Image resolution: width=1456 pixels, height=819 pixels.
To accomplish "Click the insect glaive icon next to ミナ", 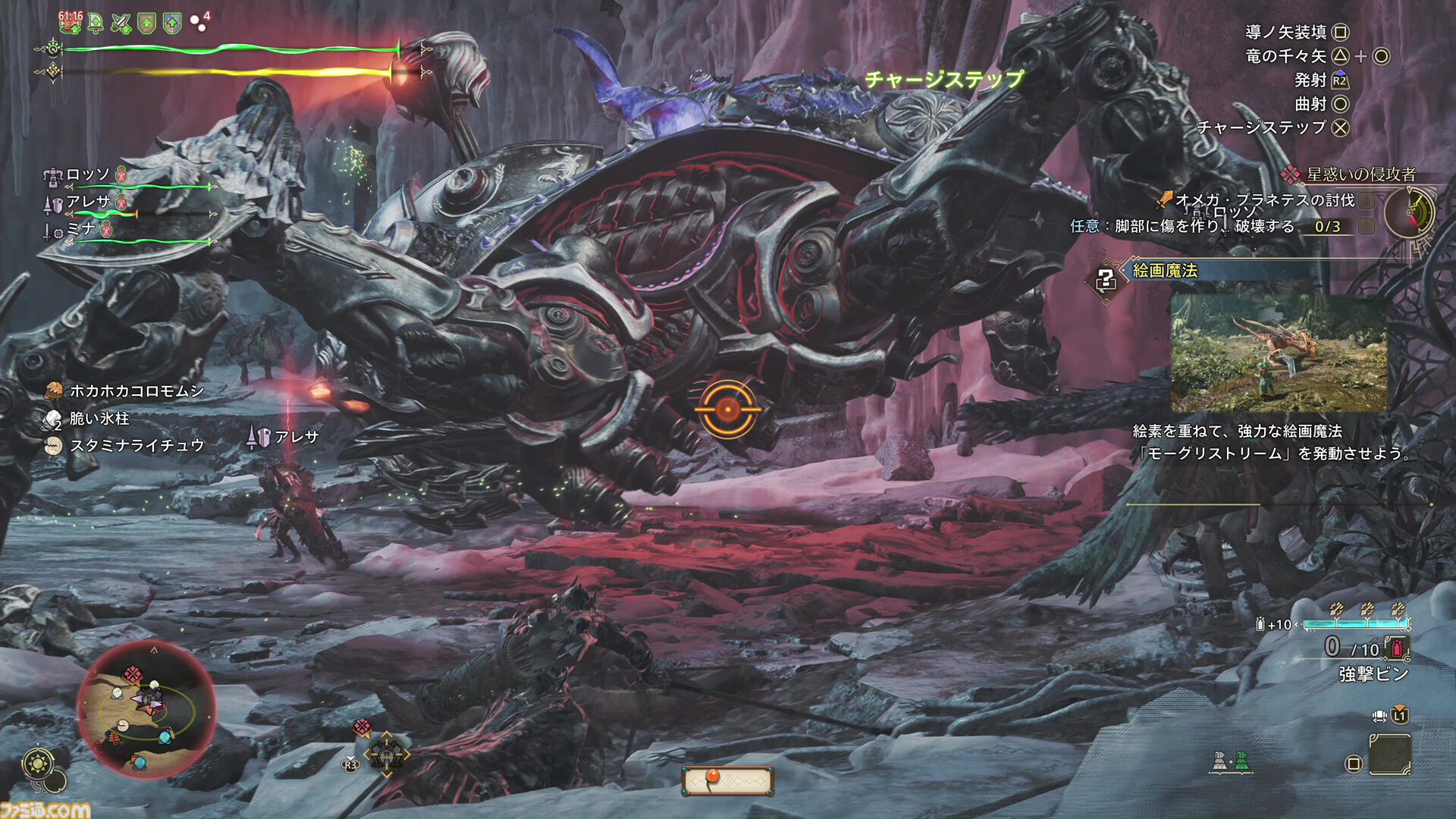I will click(x=54, y=232).
